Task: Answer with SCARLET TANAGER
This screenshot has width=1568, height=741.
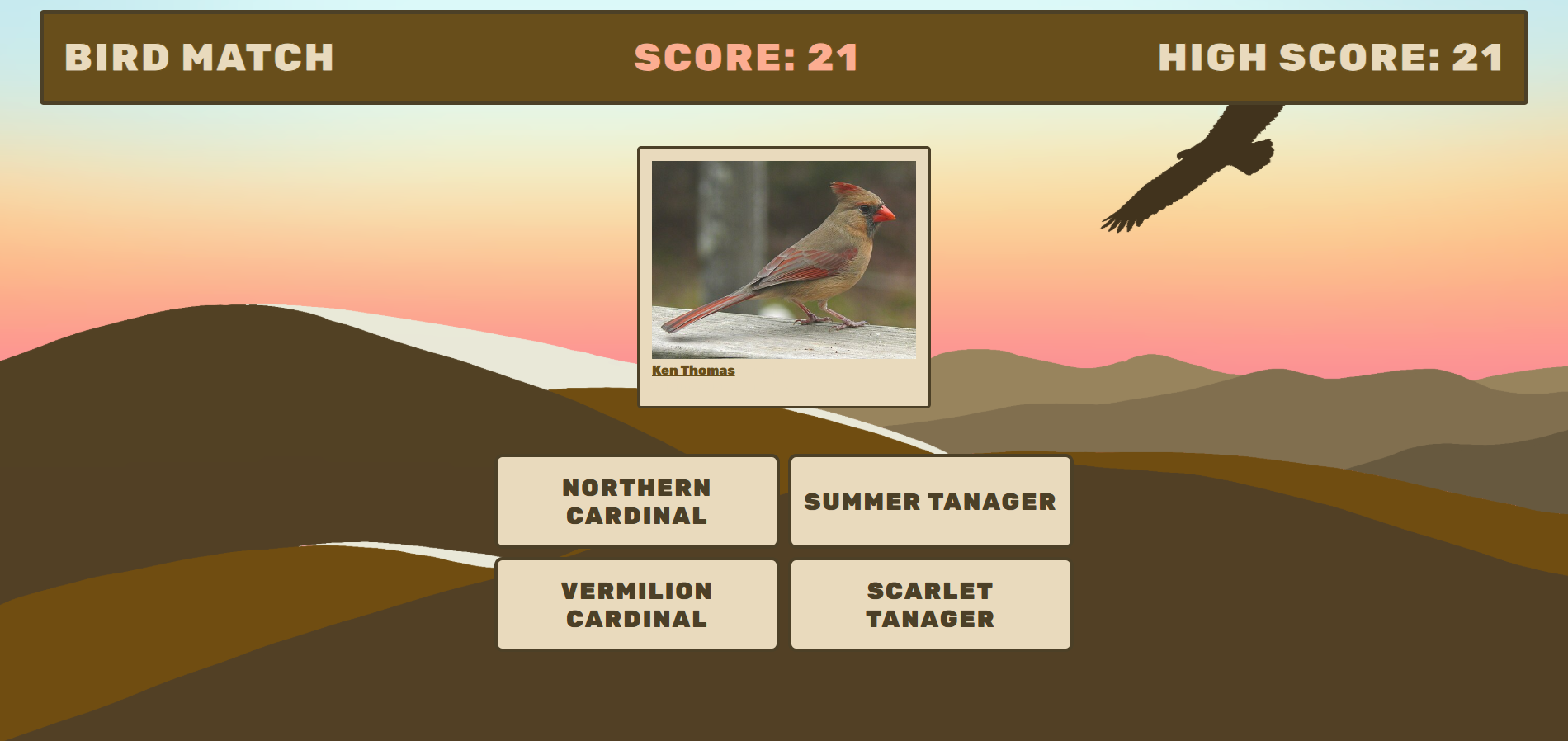Action: coord(930,603)
